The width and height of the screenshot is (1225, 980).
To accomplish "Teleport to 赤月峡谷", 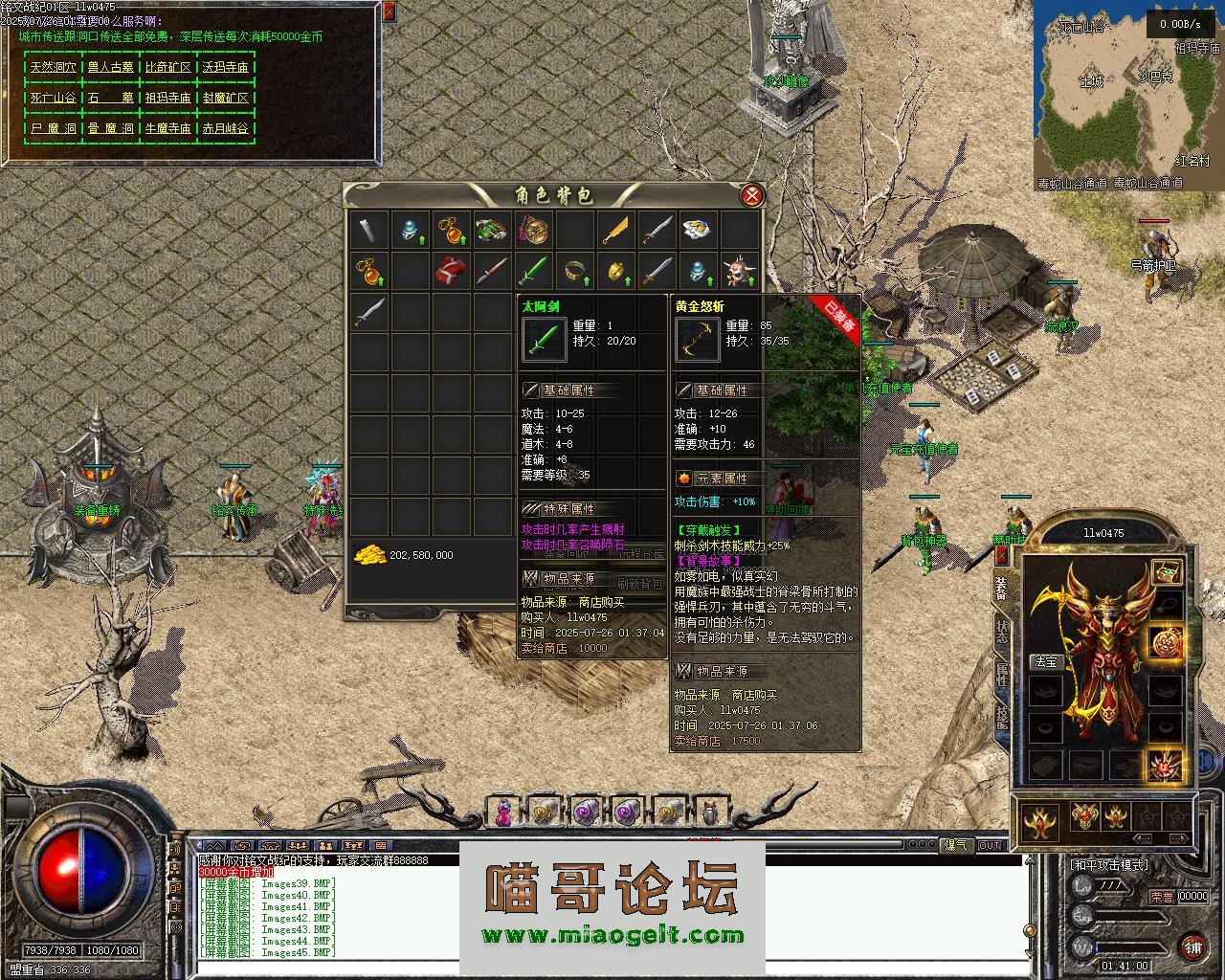I will [225, 128].
